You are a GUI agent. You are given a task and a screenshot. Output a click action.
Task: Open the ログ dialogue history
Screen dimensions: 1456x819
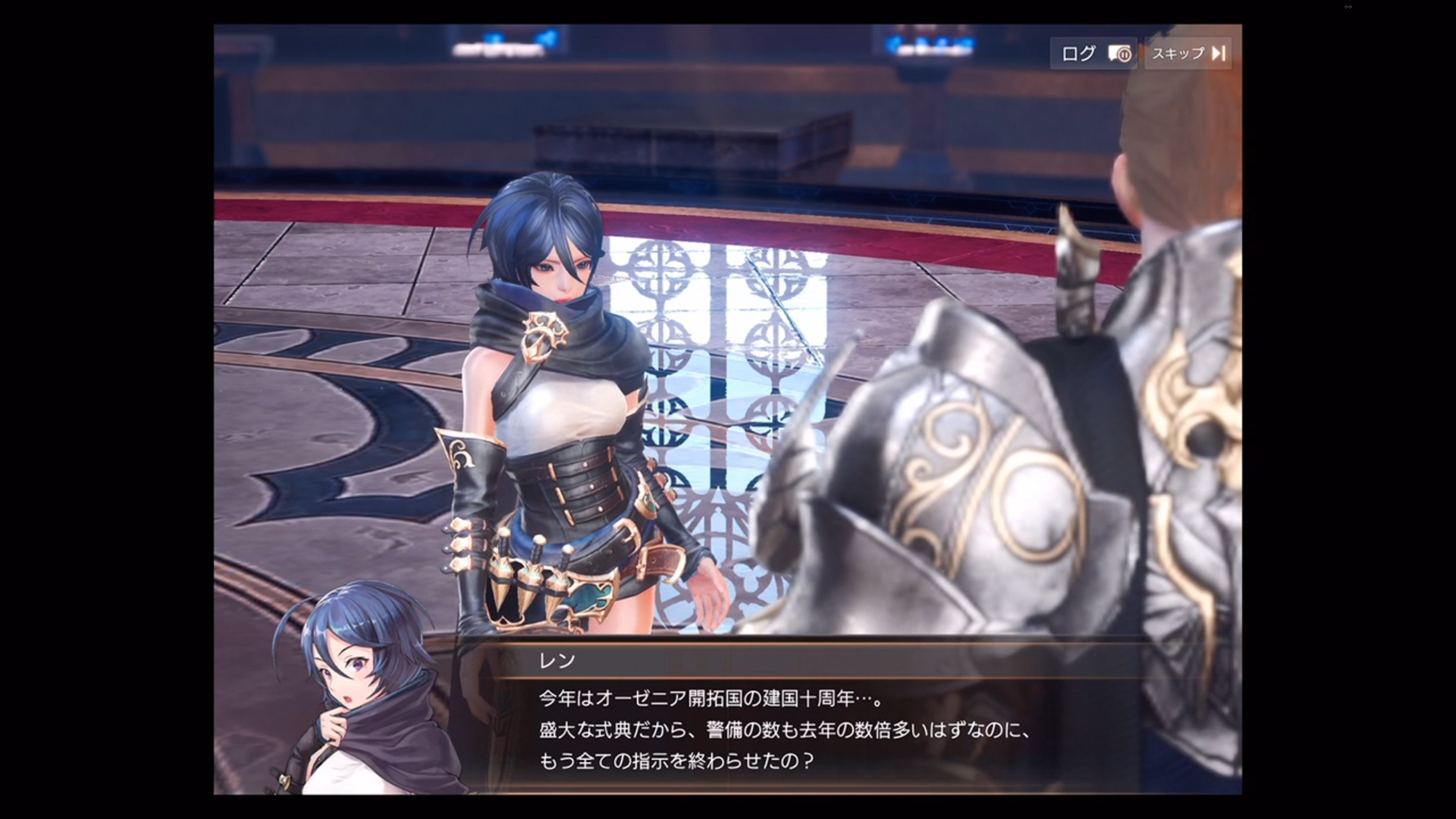[1080, 54]
